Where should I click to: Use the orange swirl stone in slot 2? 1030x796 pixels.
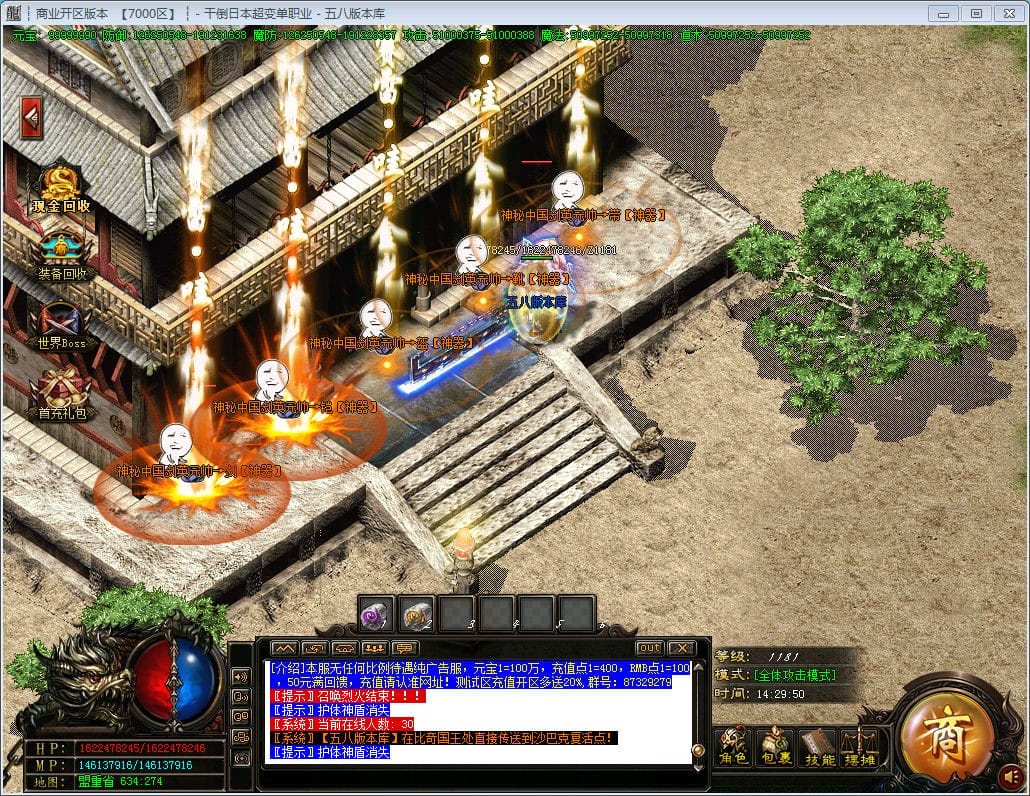point(417,613)
